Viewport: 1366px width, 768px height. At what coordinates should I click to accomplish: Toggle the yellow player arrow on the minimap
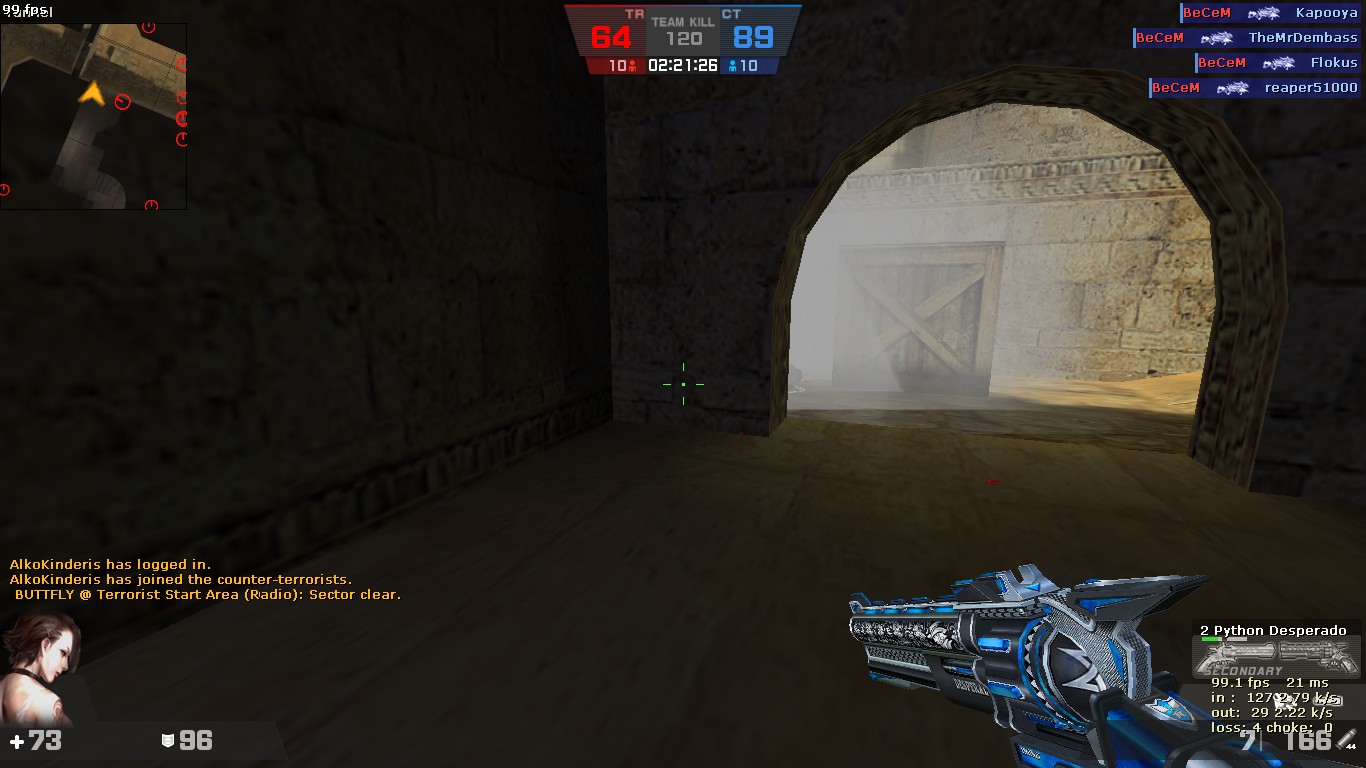tap(92, 93)
